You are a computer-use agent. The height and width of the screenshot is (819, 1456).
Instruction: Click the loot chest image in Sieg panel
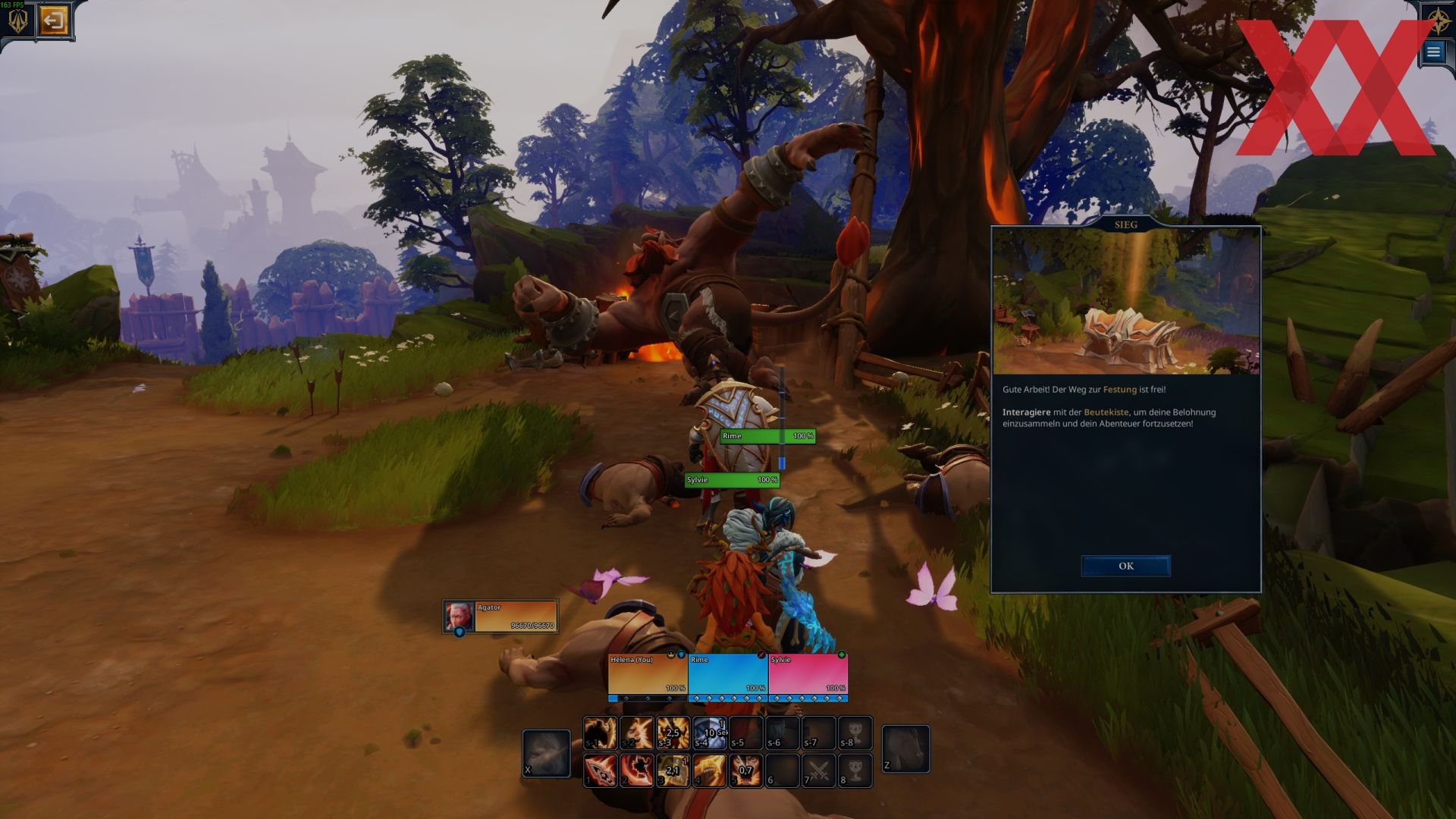1125,303
